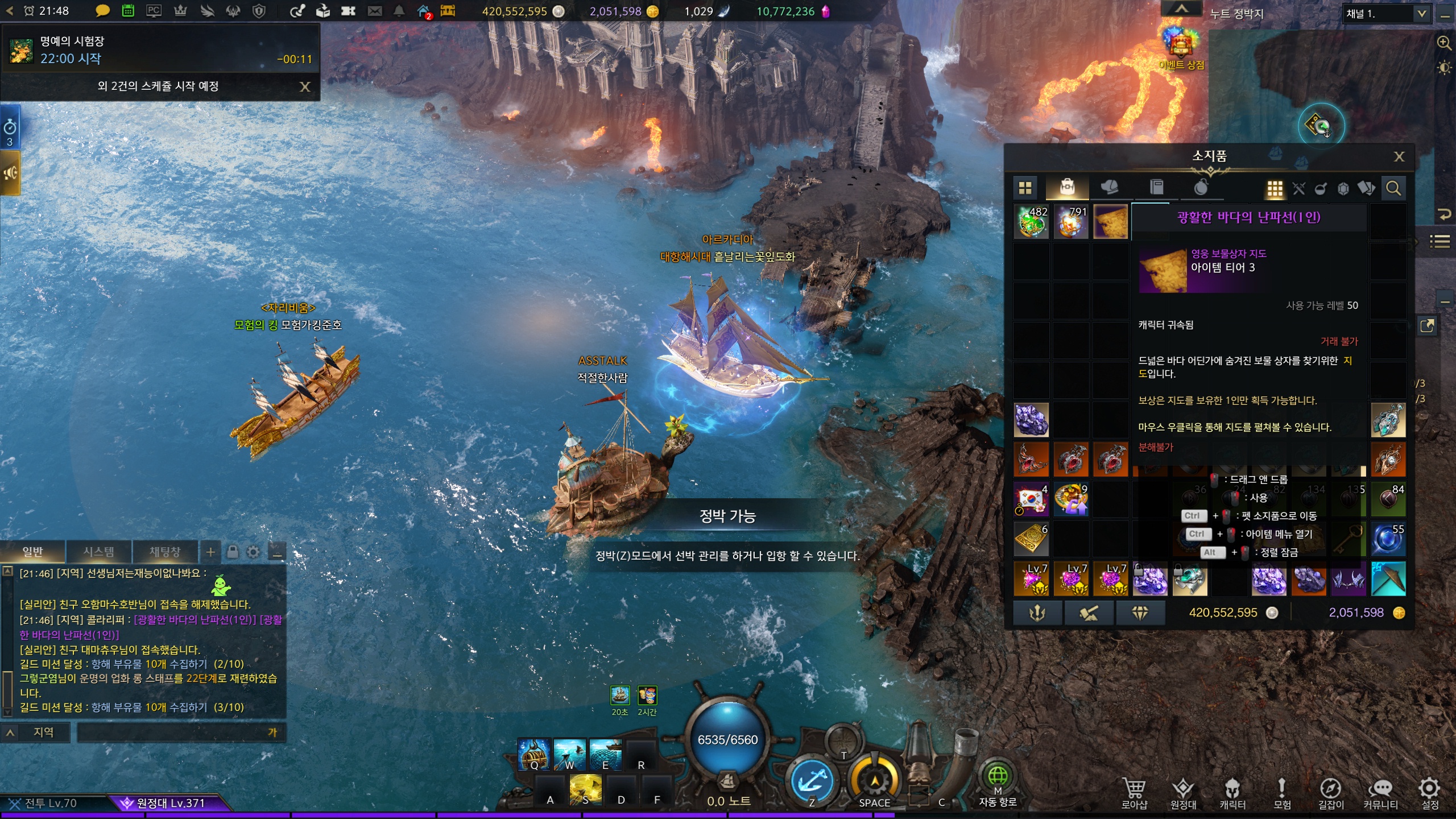
Task: Add a new chat tab
Action: [x=210, y=552]
